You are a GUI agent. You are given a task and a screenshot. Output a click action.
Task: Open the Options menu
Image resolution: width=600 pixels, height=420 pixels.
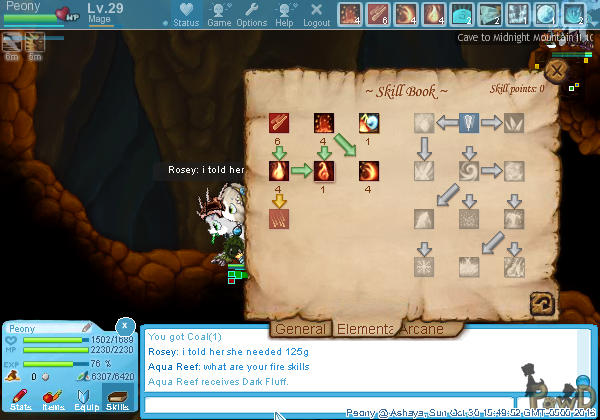coord(252,15)
